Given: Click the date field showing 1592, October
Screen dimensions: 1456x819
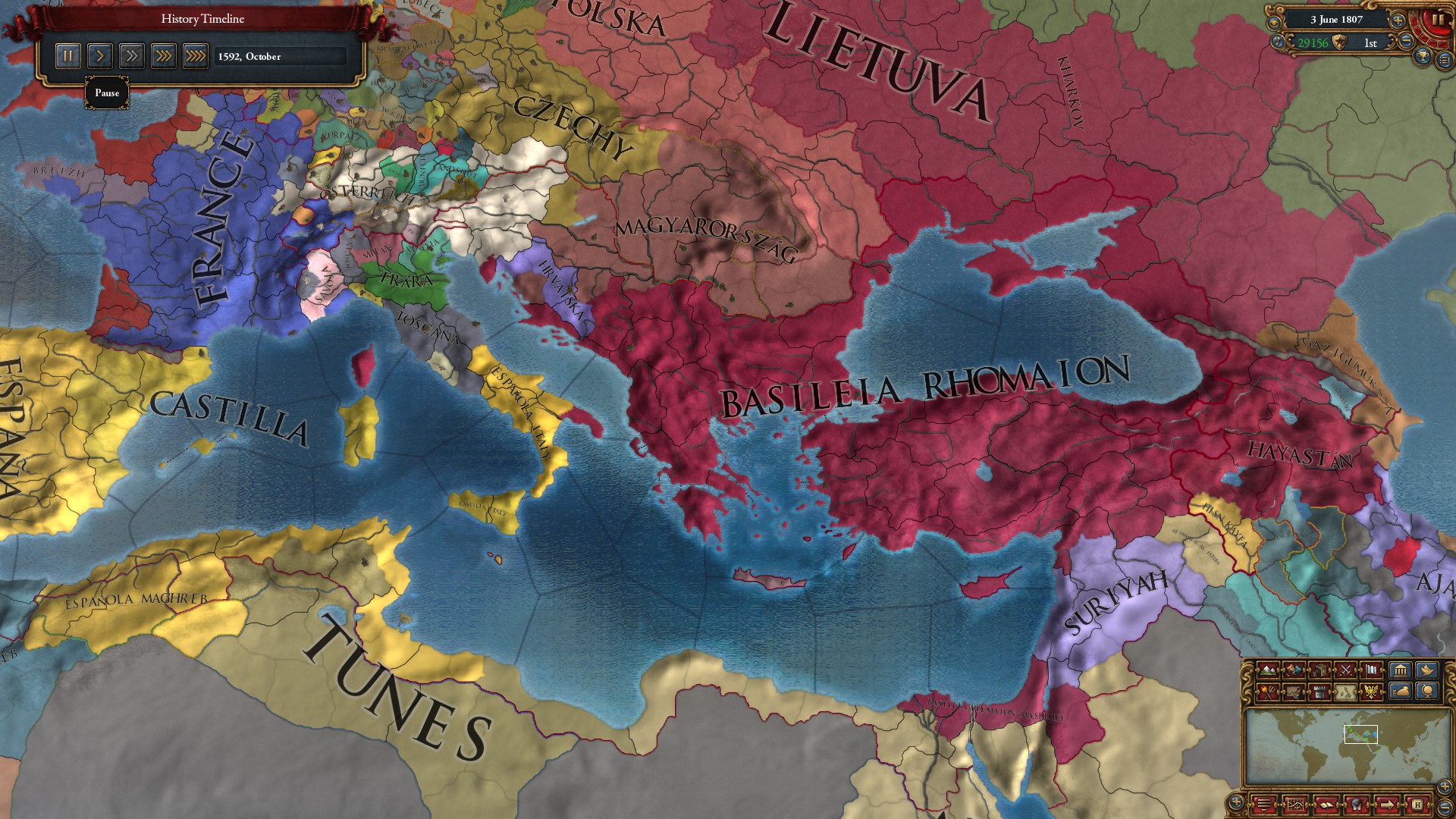Looking at the screenshot, I should pyautogui.click(x=281, y=55).
